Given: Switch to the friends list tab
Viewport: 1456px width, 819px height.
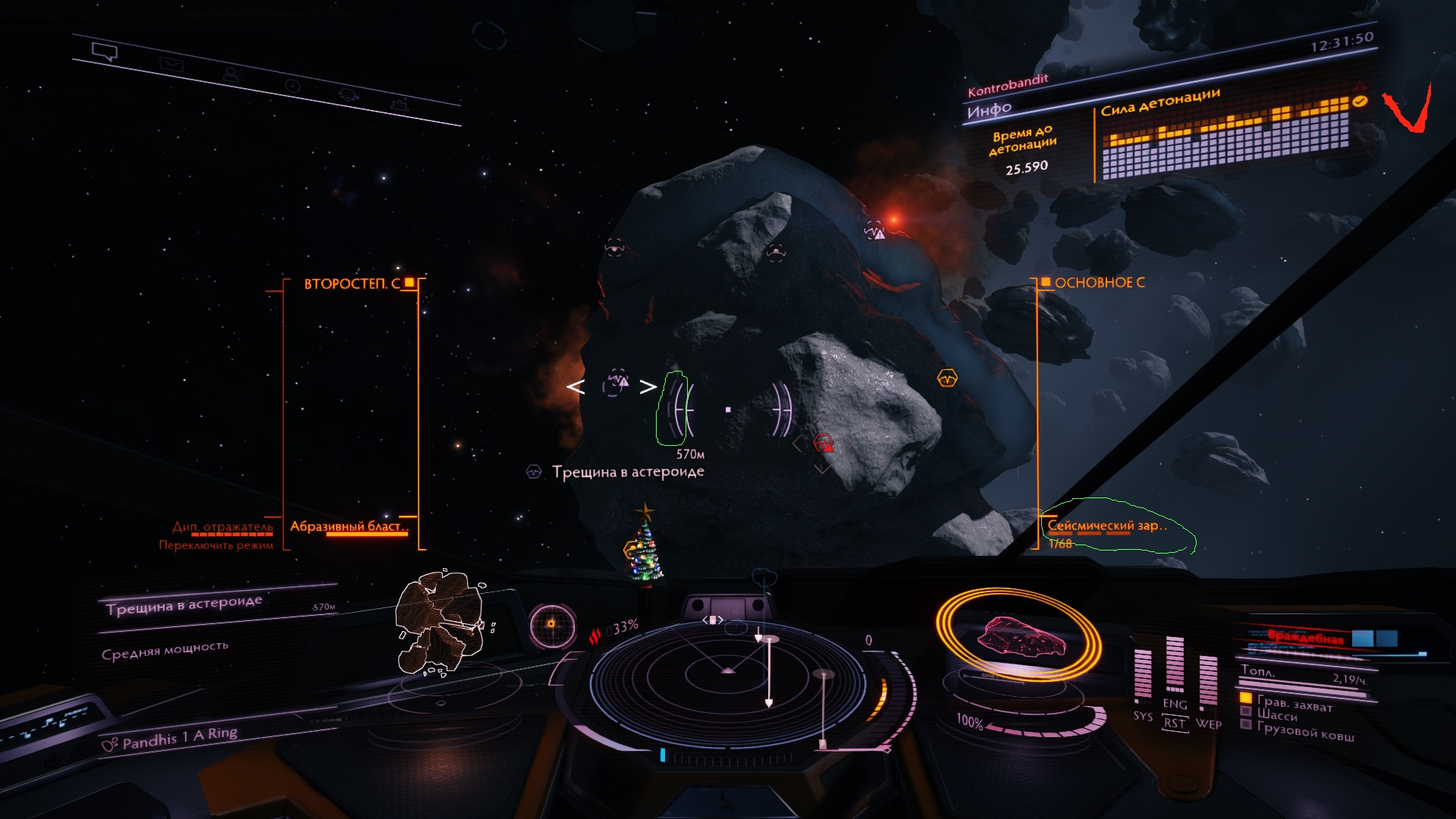Looking at the screenshot, I should (x=232, y=75).
